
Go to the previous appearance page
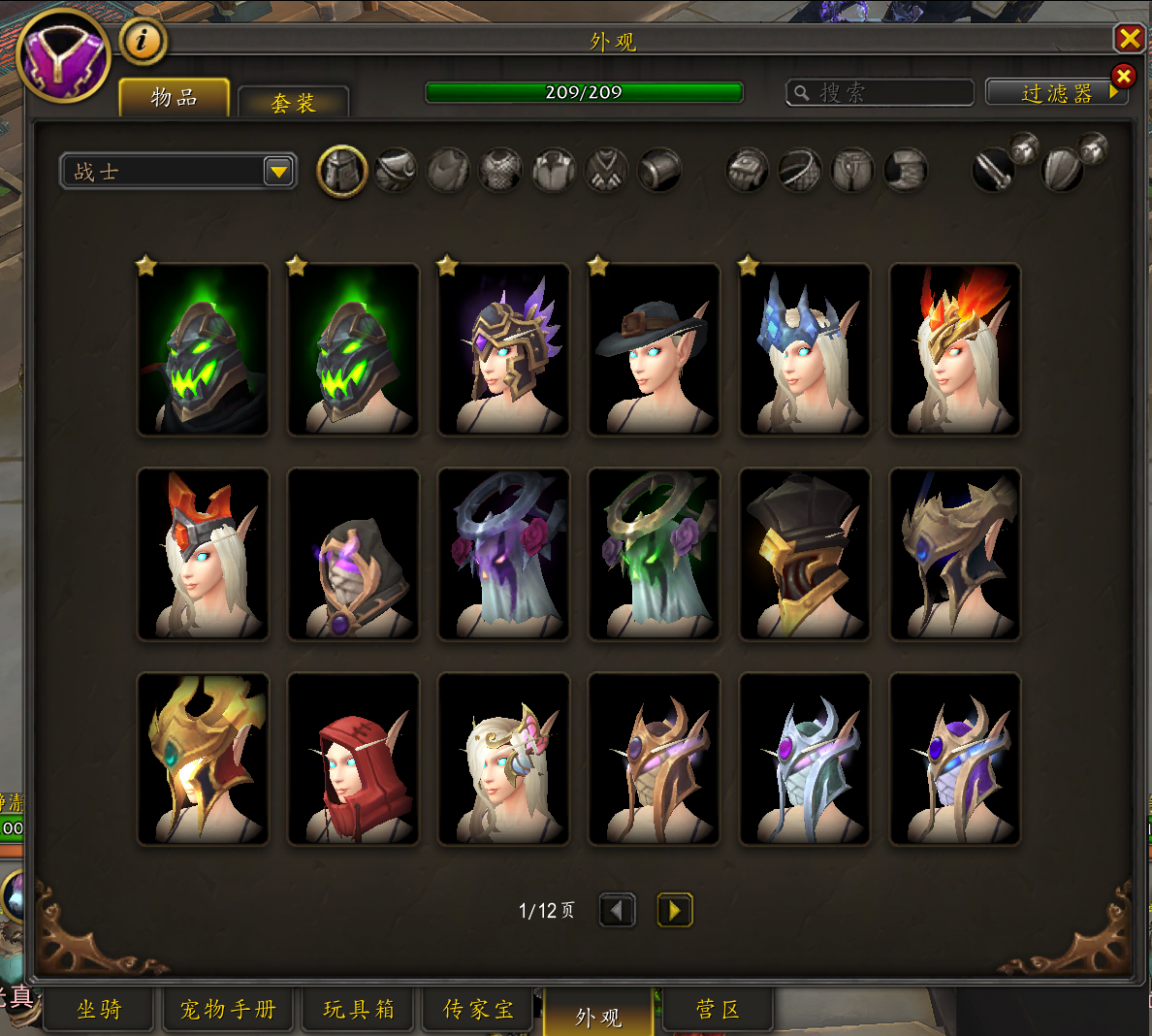point(618,910)
